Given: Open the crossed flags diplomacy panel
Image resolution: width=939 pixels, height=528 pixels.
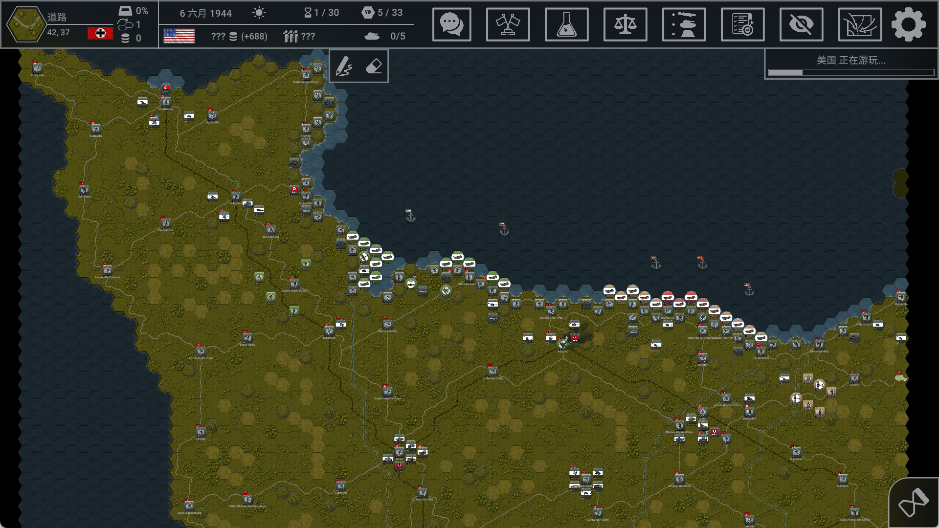Looking at the screenshot, I should (x=508, y=24).
